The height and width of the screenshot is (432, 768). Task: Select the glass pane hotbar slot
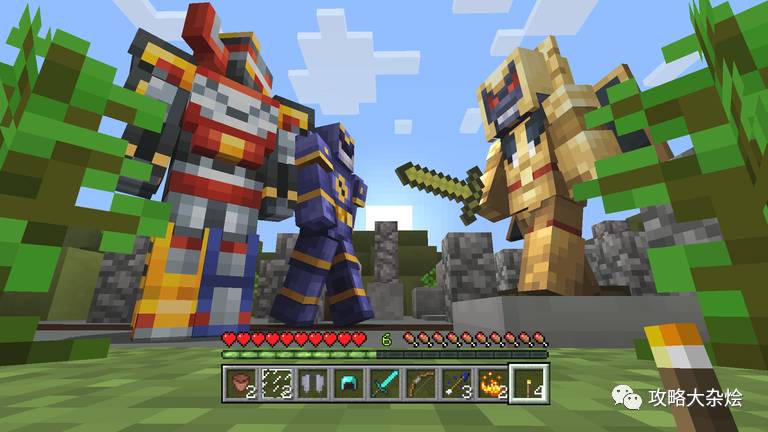[276, 382]
